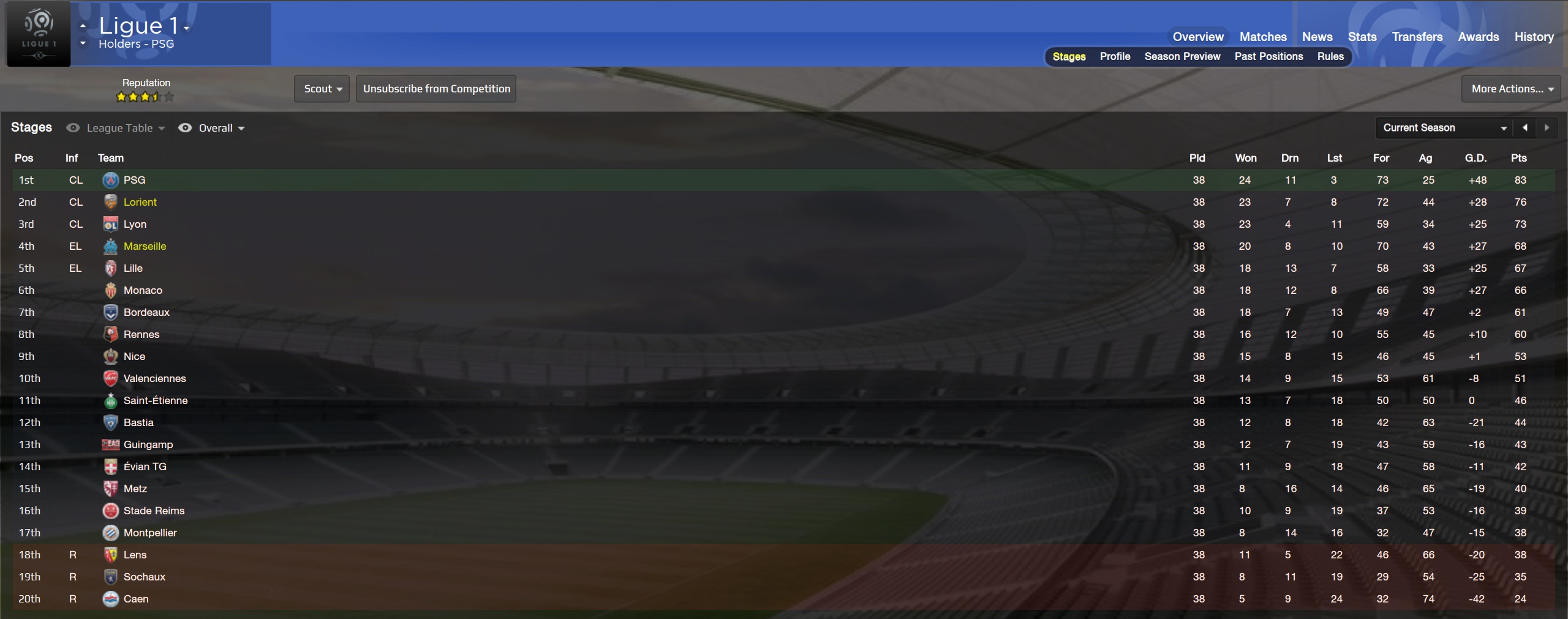Open the History tab
The image size is (1568, 619).
[x=1534, y=37]
